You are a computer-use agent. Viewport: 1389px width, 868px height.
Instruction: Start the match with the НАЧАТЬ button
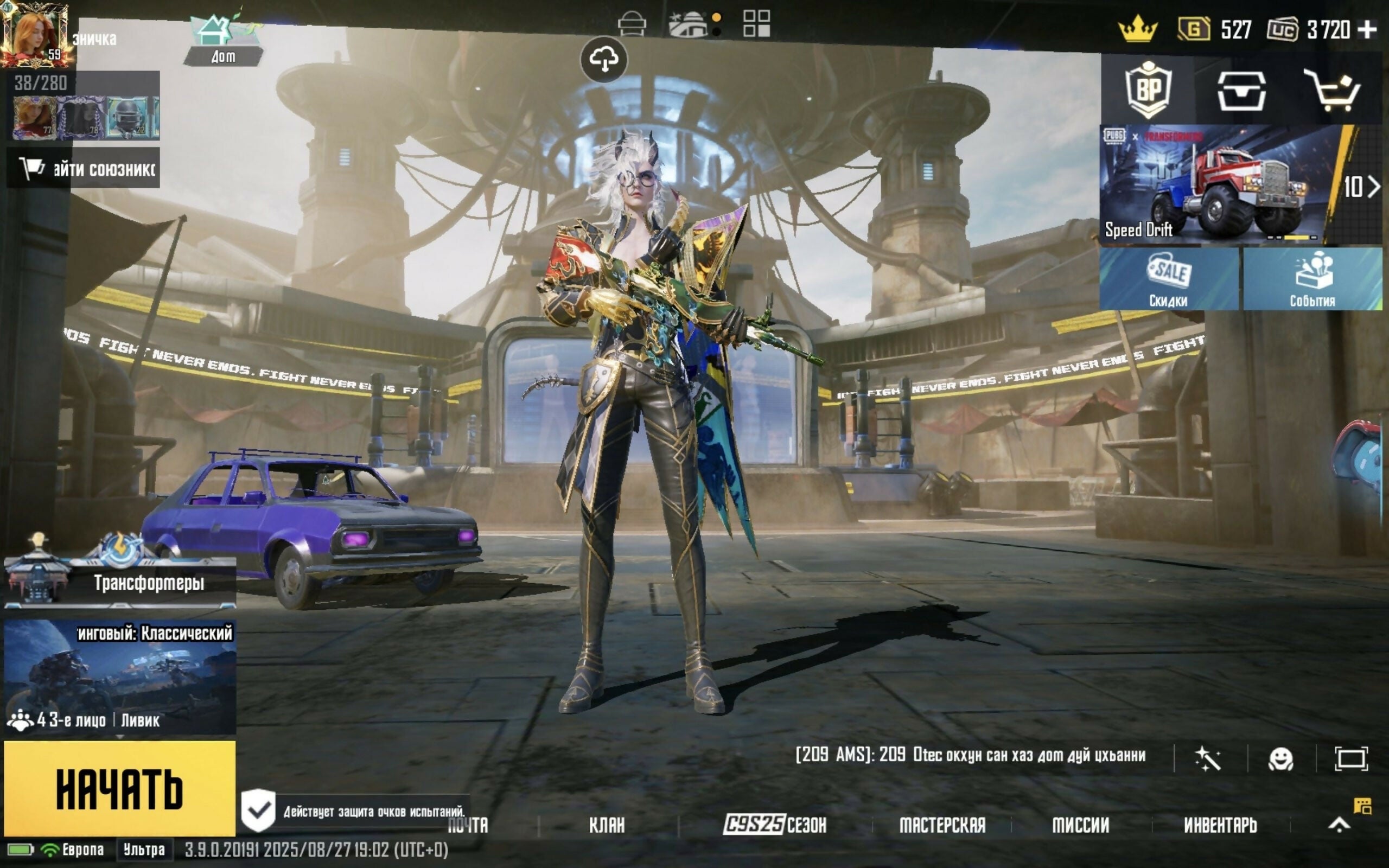(x=119, y=788)
